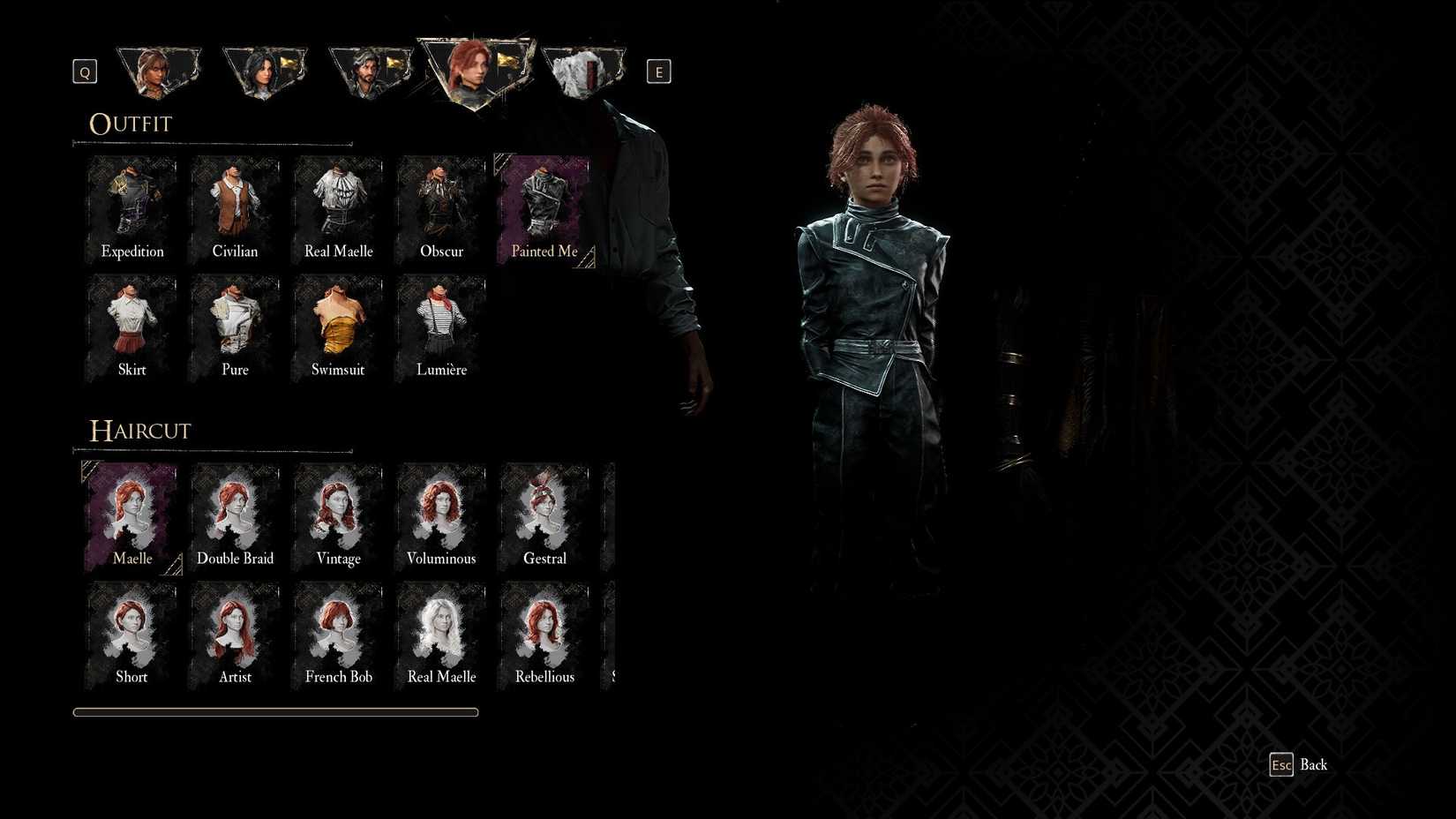Select the French Bob haircut
Screen dimensions: 1456x819
coord(338,633)
